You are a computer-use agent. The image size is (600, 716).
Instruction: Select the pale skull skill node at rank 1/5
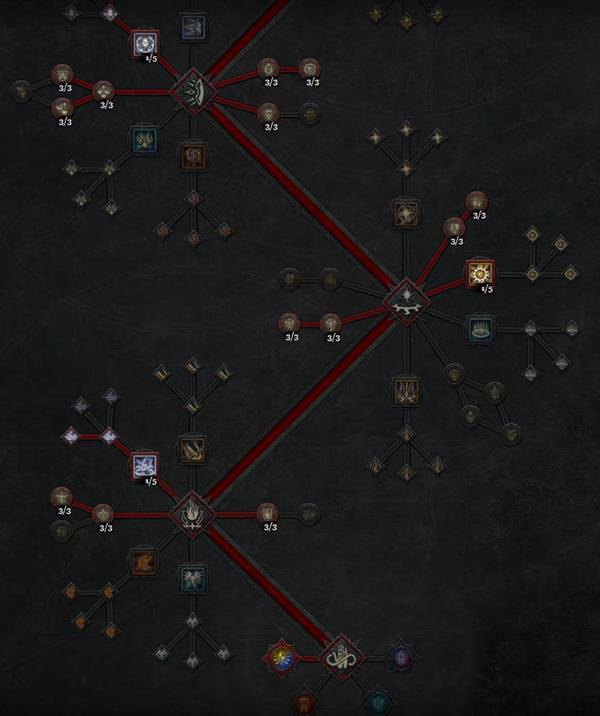tap(146, 44)
